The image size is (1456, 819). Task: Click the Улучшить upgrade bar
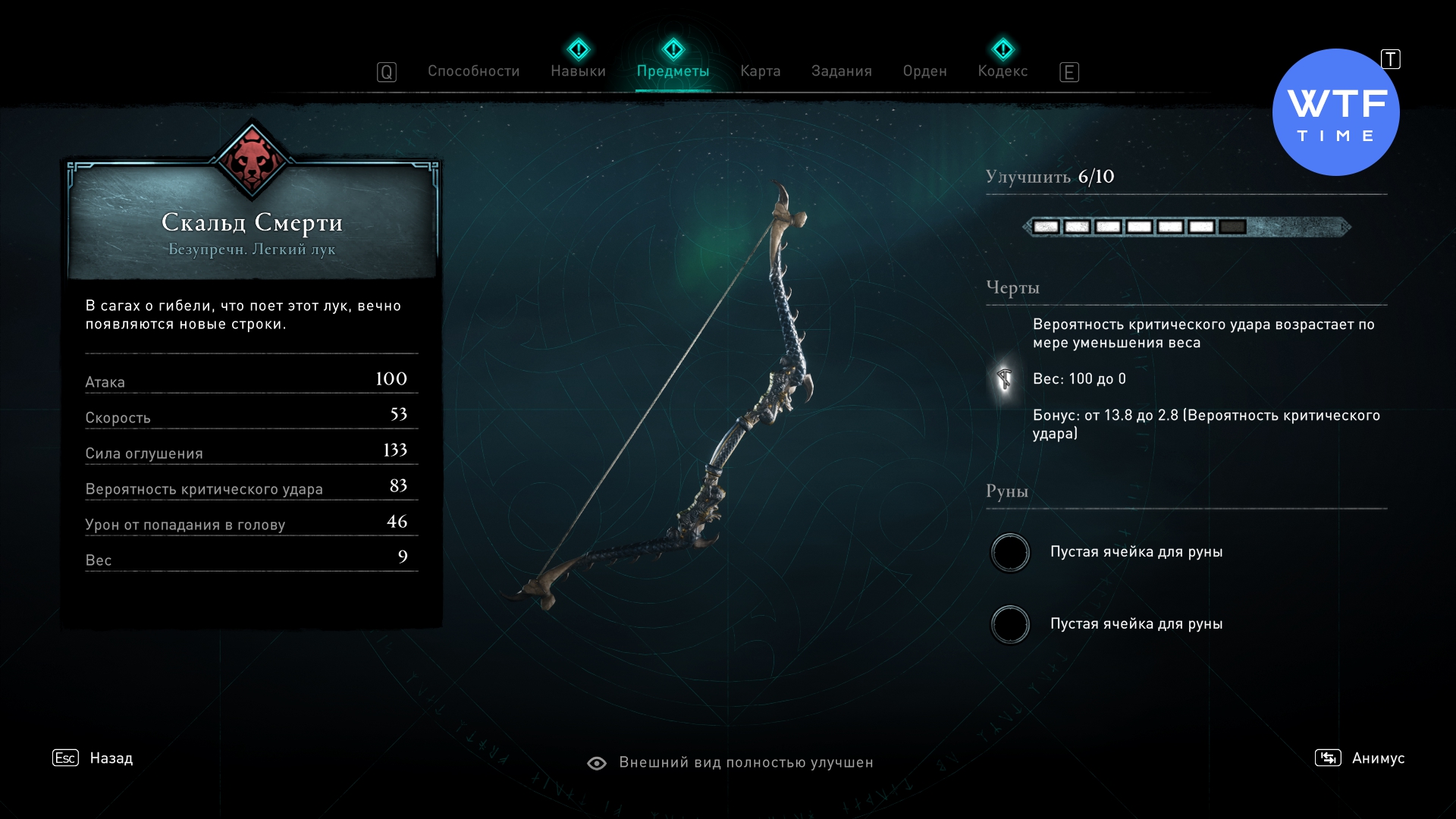point(1186,227)
